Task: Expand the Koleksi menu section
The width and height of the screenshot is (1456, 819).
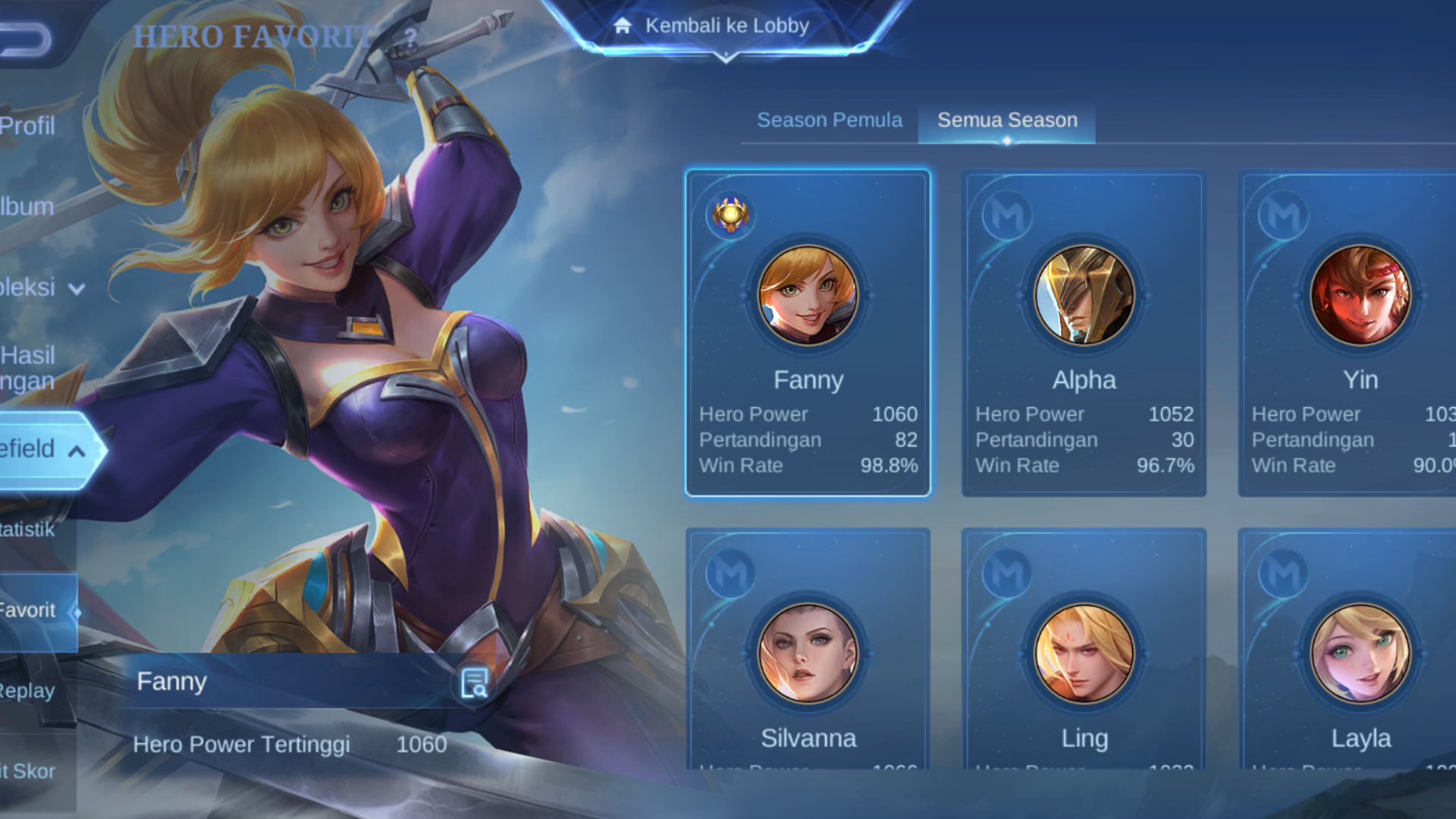Action: tap(38, 287)
